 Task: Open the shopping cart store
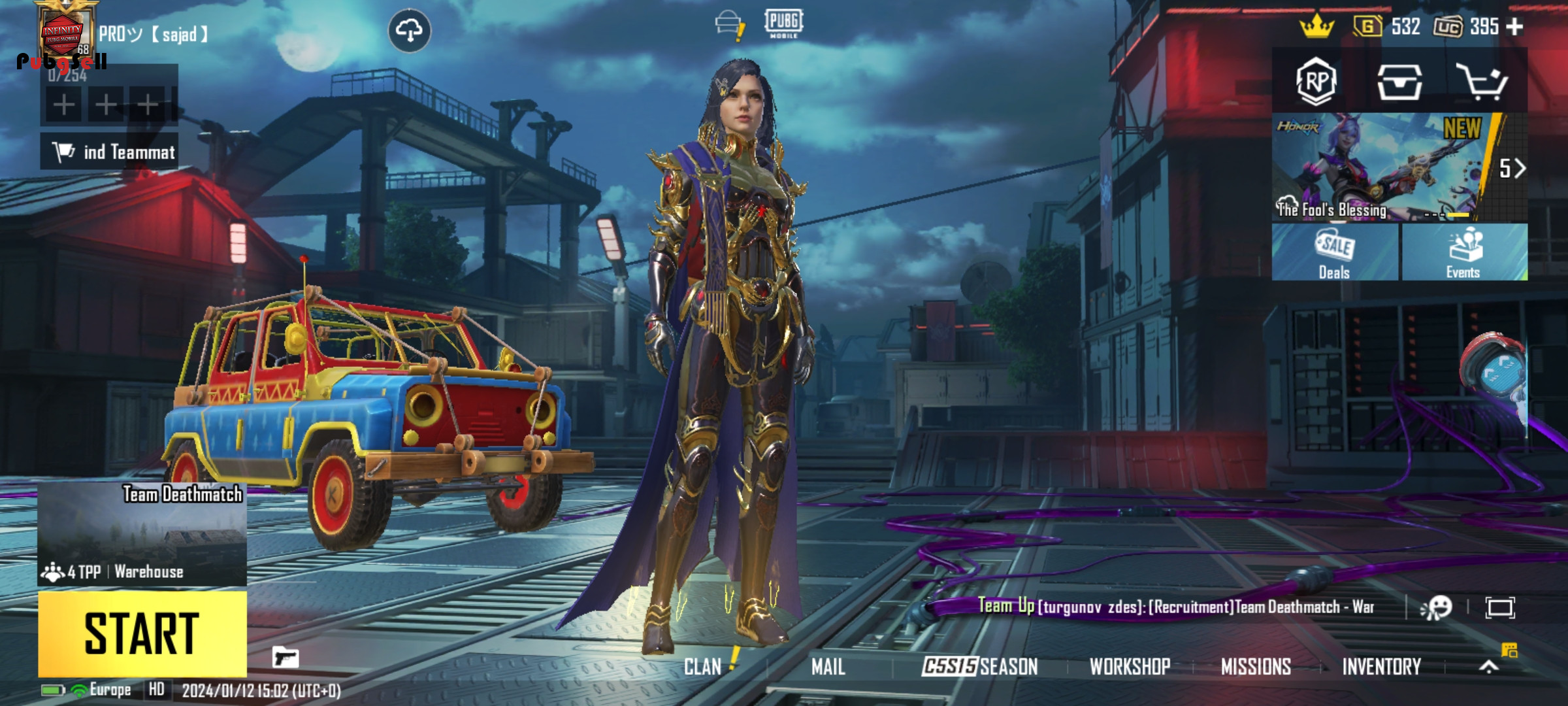coord(1482,82)
